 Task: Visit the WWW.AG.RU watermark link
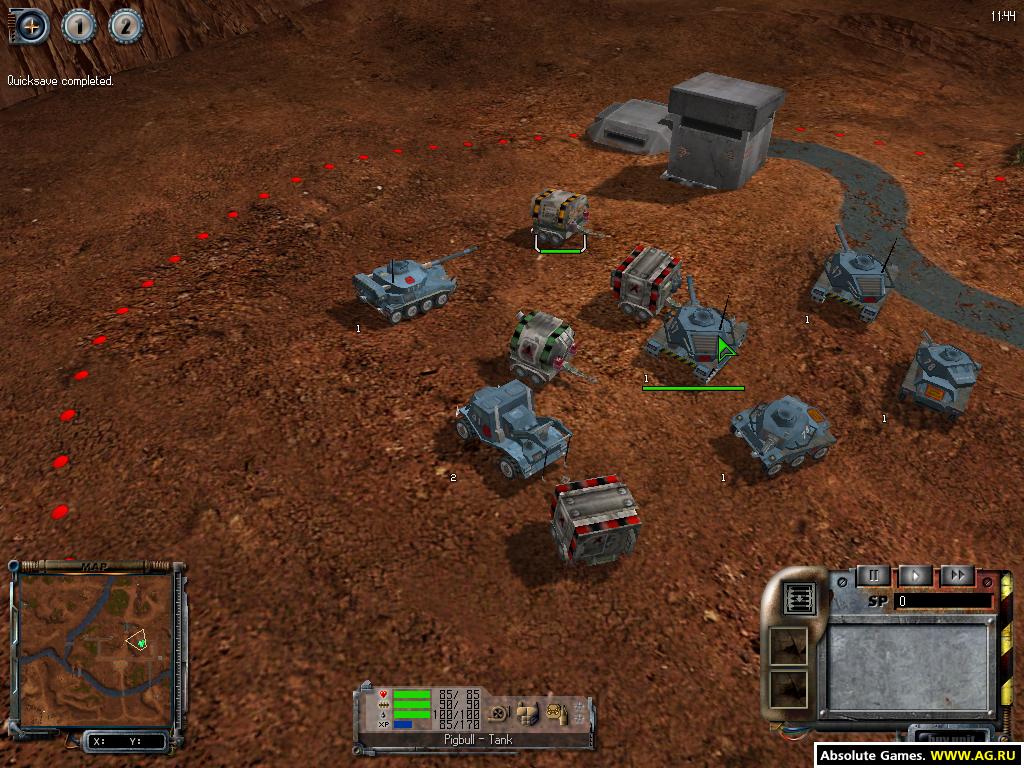[973, 756]
